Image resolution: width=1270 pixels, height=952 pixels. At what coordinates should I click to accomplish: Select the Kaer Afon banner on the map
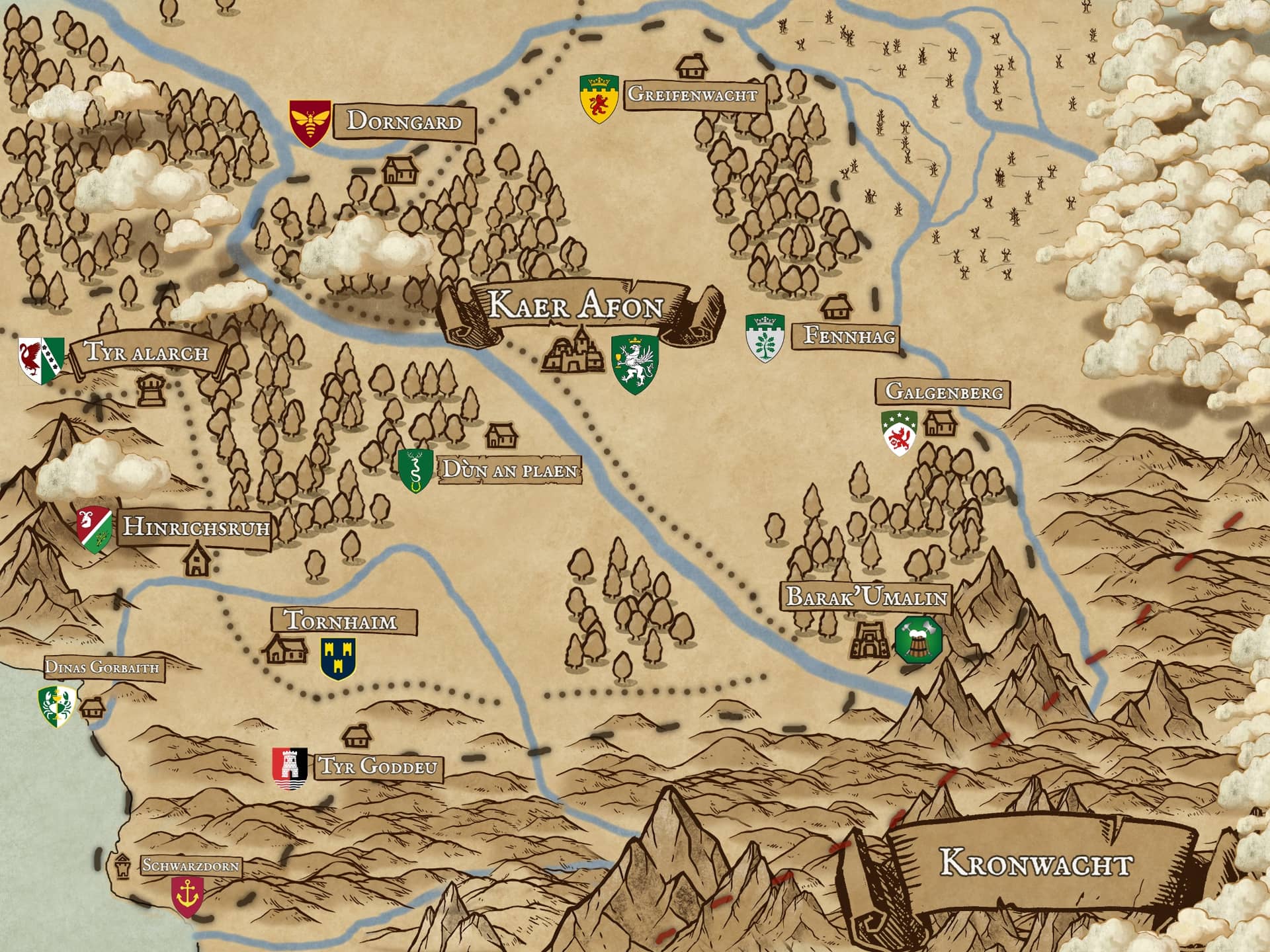pos(575,307)
